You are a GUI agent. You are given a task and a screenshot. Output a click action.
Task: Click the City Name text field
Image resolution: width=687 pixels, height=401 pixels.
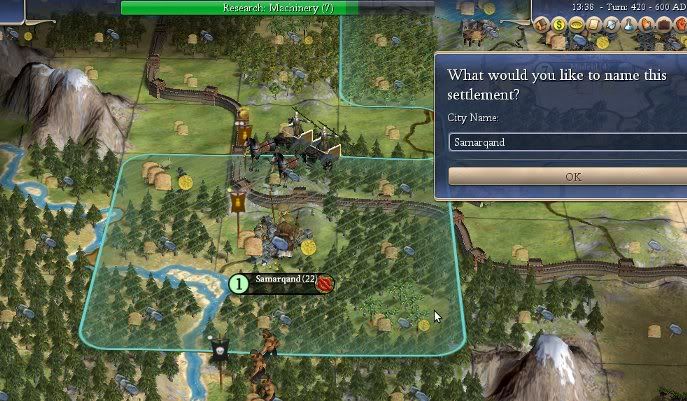click(568, 142)
